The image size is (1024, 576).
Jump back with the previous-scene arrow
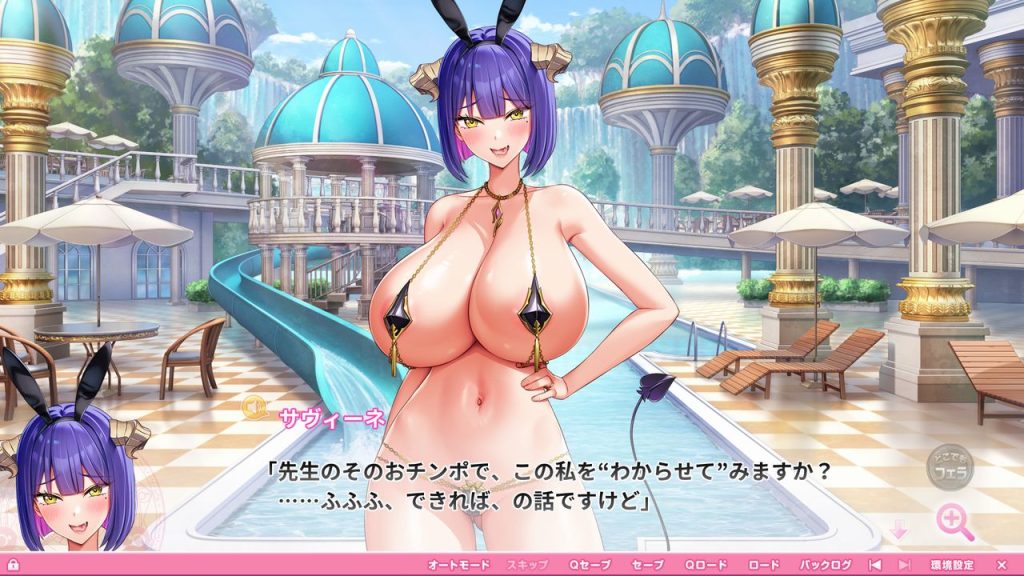pos(875,565)
